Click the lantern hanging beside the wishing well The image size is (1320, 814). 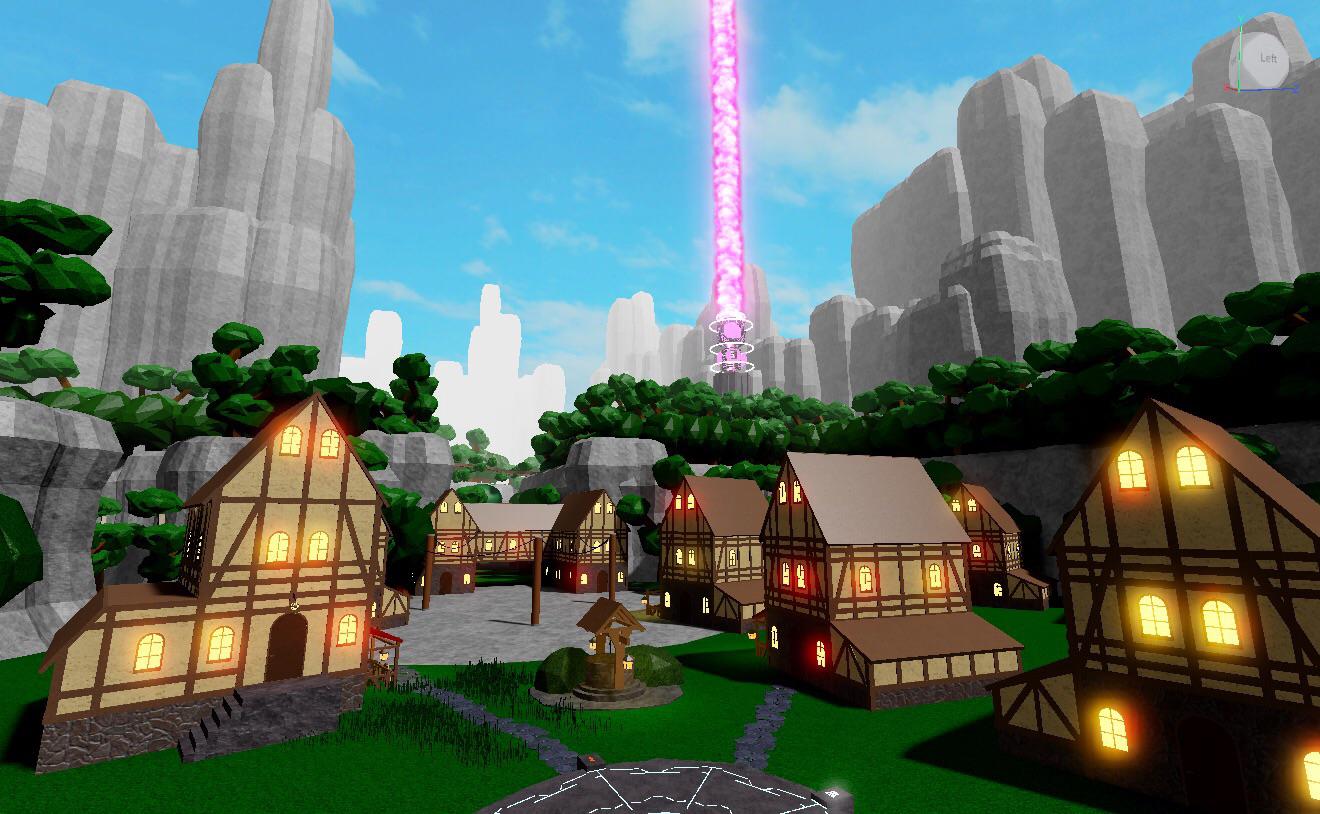tap(592, 645)
